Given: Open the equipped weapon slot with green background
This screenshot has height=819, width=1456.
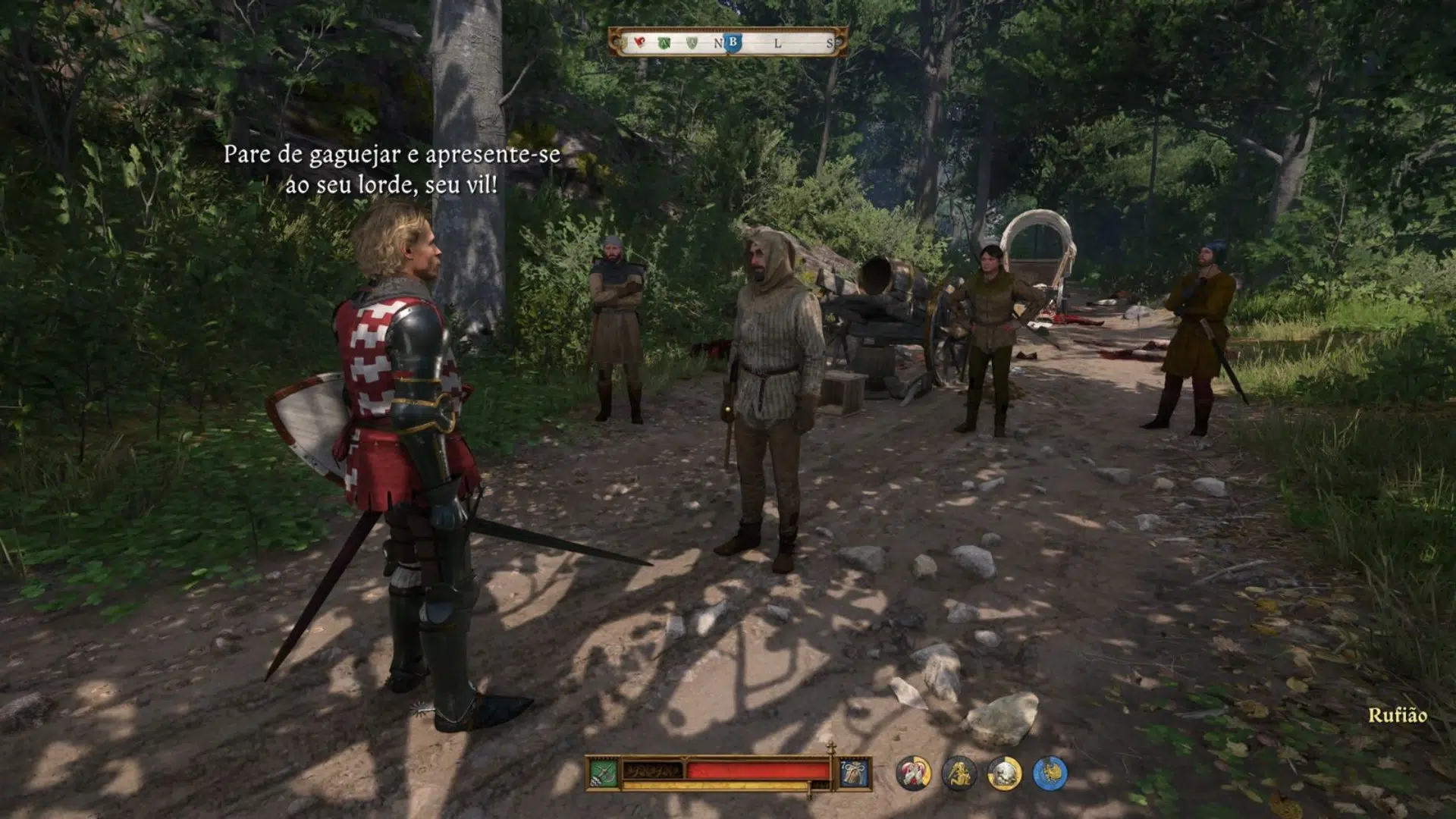Looking at the screenshot, I should (x=604, y=773).
